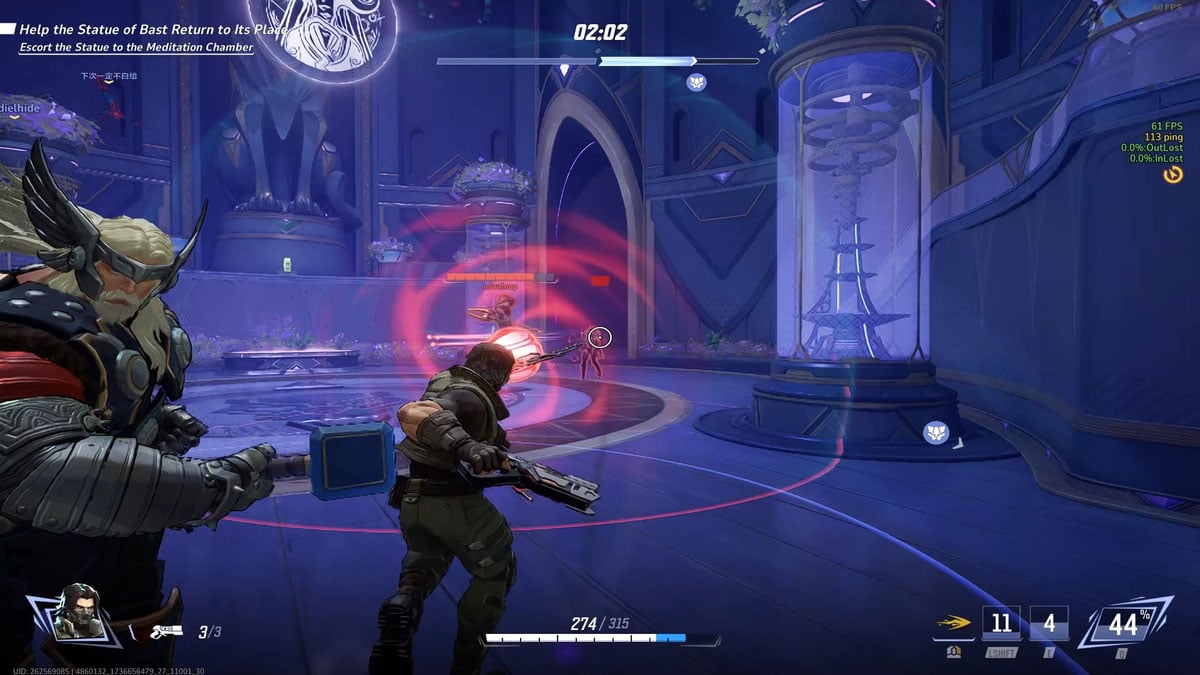Activate the LSHIFT ability slot showing 11

click(1001, 624)
